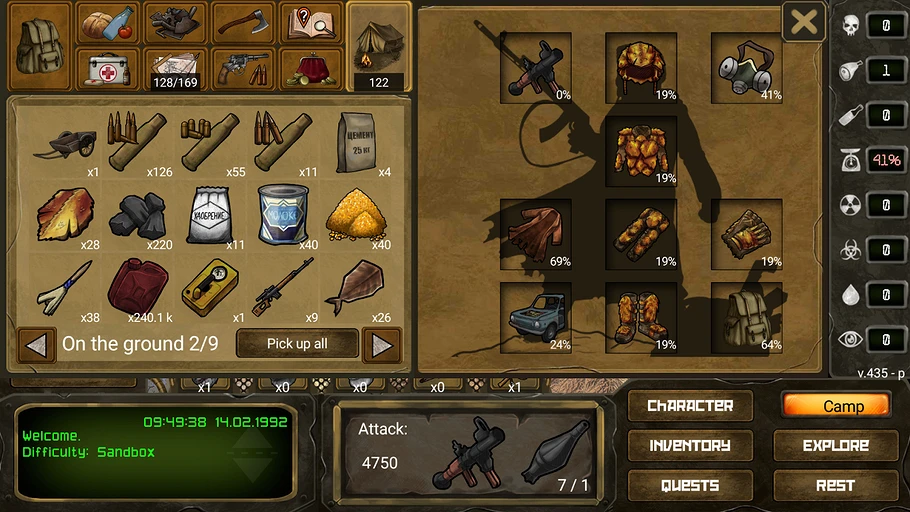Open the Character screen
Screen dimensions: 910x512
[690, 406]
